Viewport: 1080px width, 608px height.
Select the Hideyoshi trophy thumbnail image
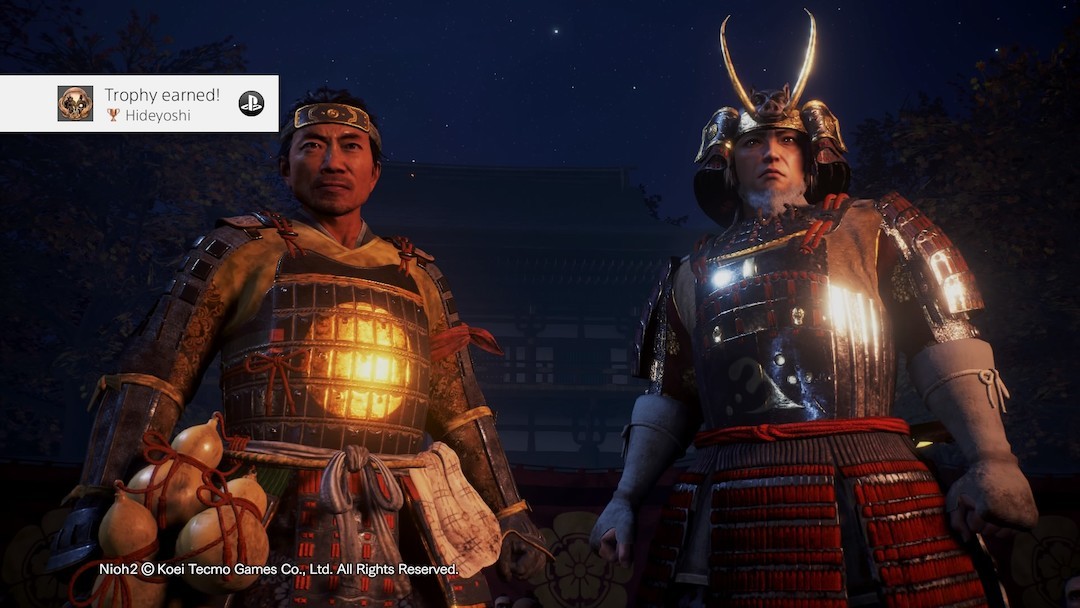coord(75,104)
